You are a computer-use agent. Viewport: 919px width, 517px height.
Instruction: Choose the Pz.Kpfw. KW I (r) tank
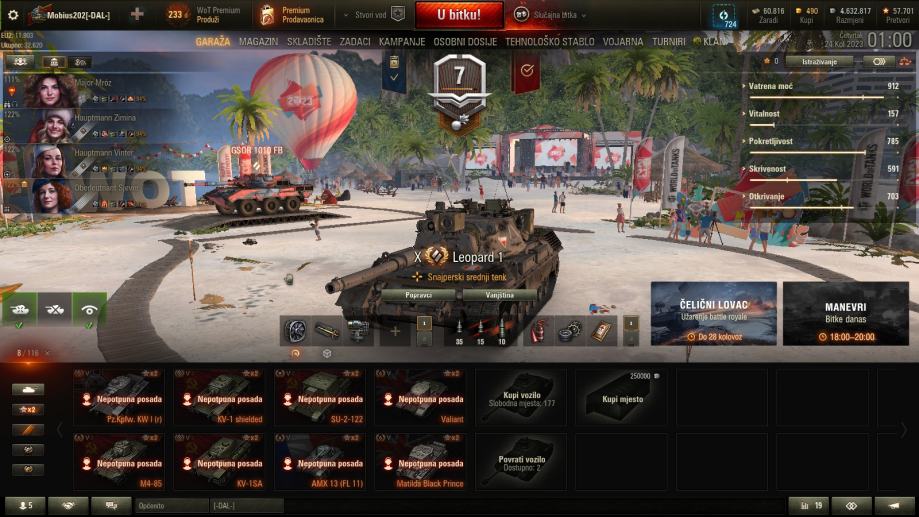[120, 397]
